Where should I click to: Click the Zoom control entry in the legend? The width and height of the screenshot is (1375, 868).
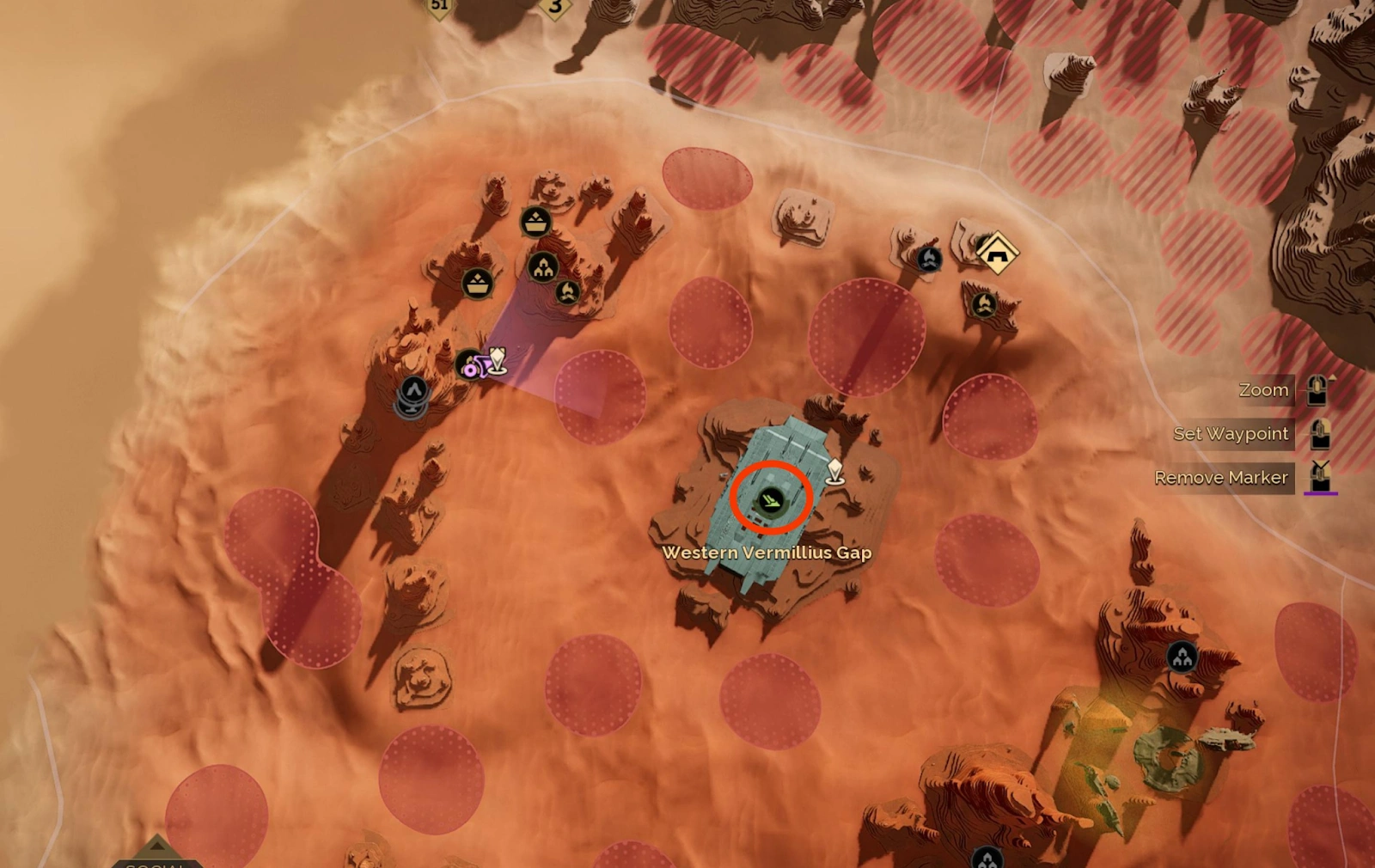(1262, 389)
